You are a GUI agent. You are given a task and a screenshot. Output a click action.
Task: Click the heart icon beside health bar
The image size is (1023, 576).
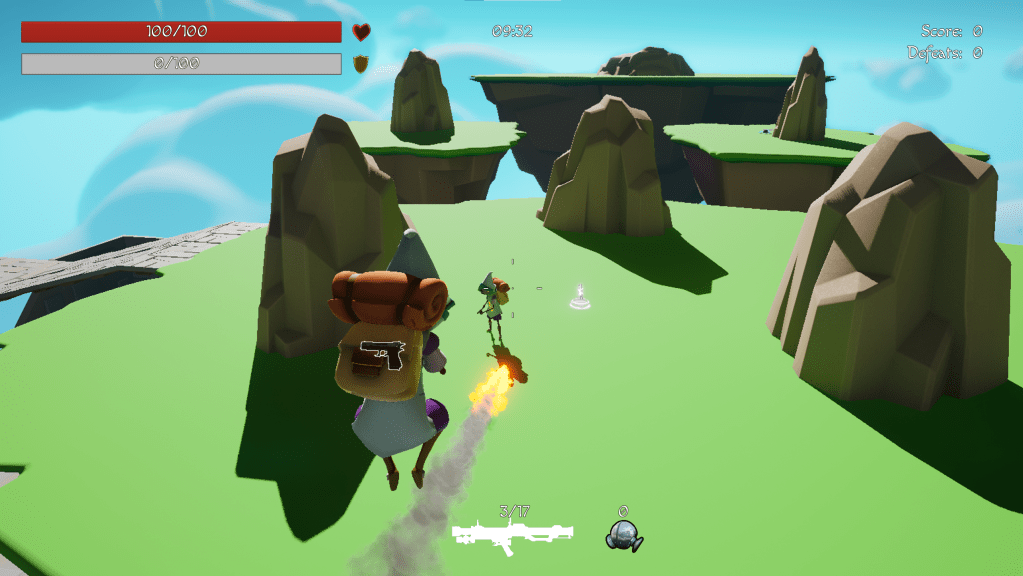click(x=361, y=32)
